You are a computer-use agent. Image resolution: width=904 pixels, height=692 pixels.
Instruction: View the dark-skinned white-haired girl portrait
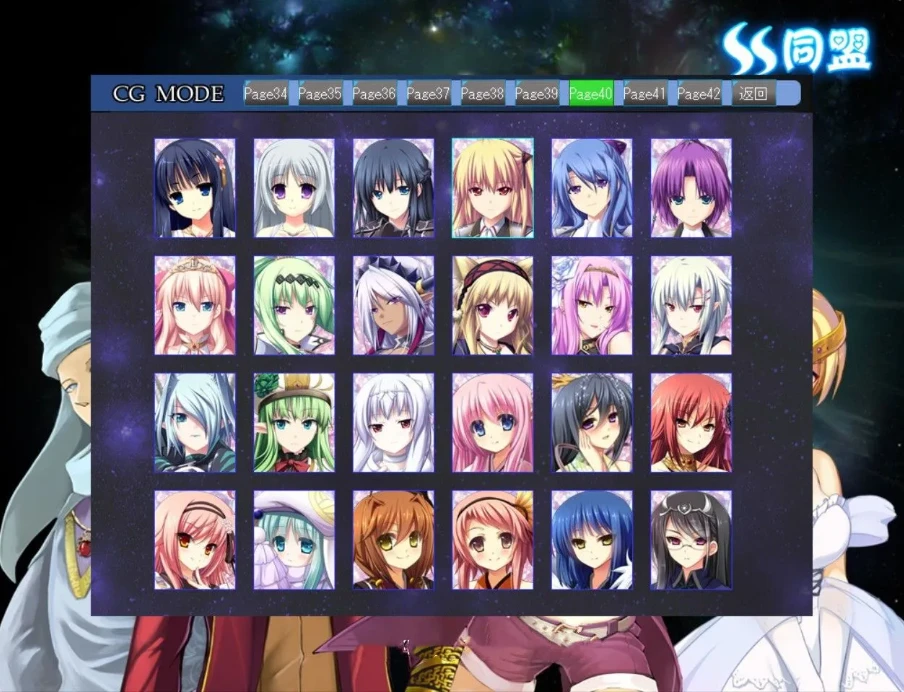393,306
